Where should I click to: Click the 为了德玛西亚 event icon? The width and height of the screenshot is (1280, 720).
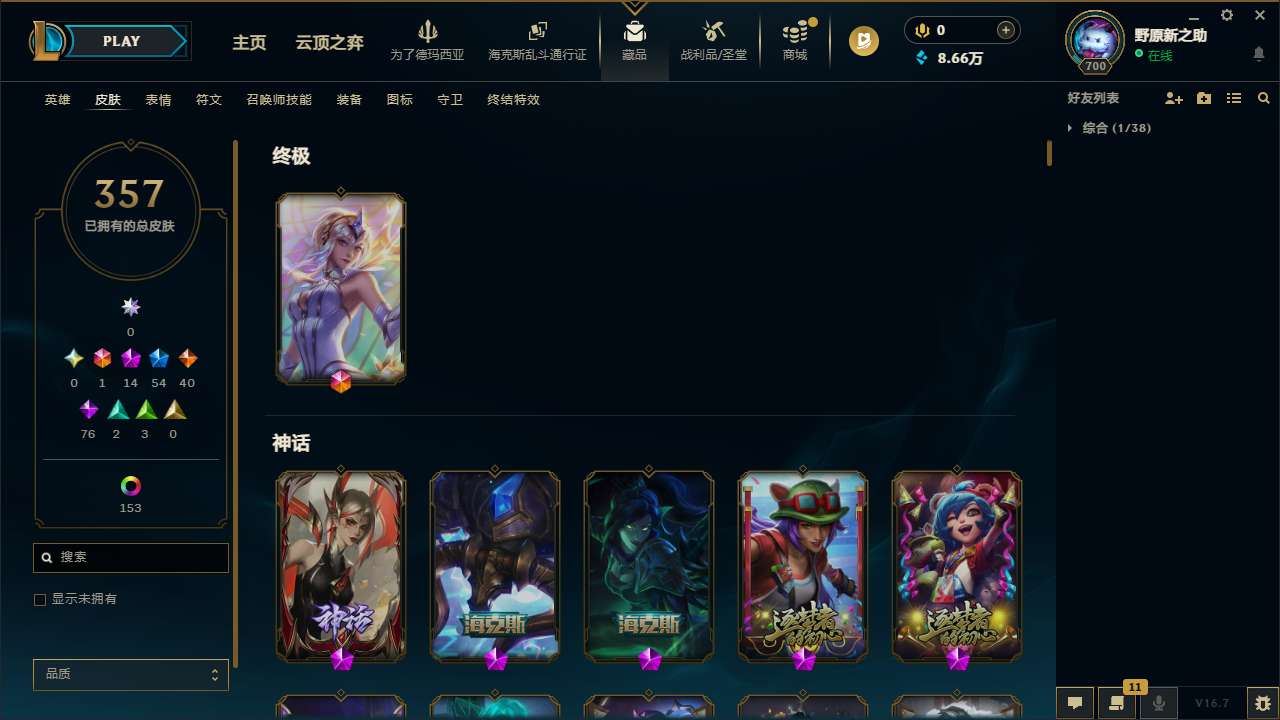428,40
